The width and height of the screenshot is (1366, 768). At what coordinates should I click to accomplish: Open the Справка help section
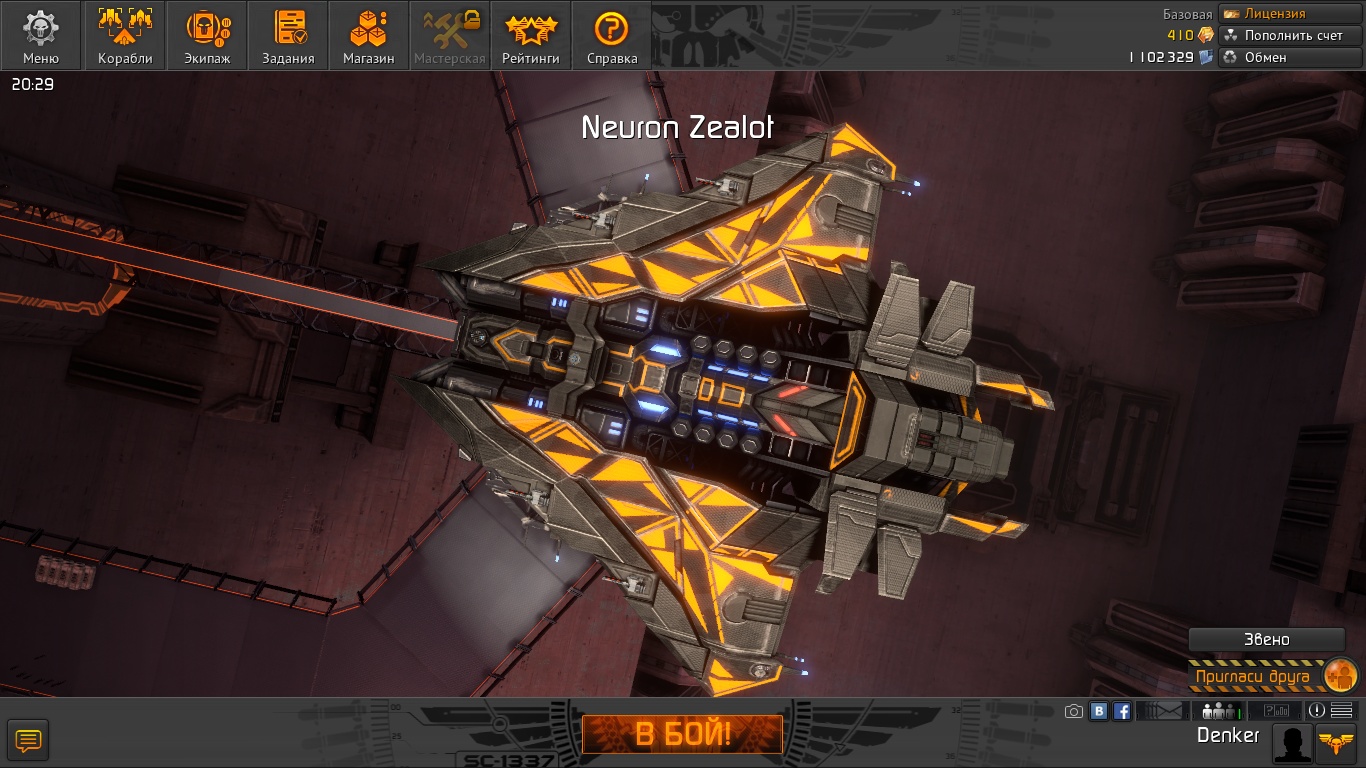click(612, 36)
